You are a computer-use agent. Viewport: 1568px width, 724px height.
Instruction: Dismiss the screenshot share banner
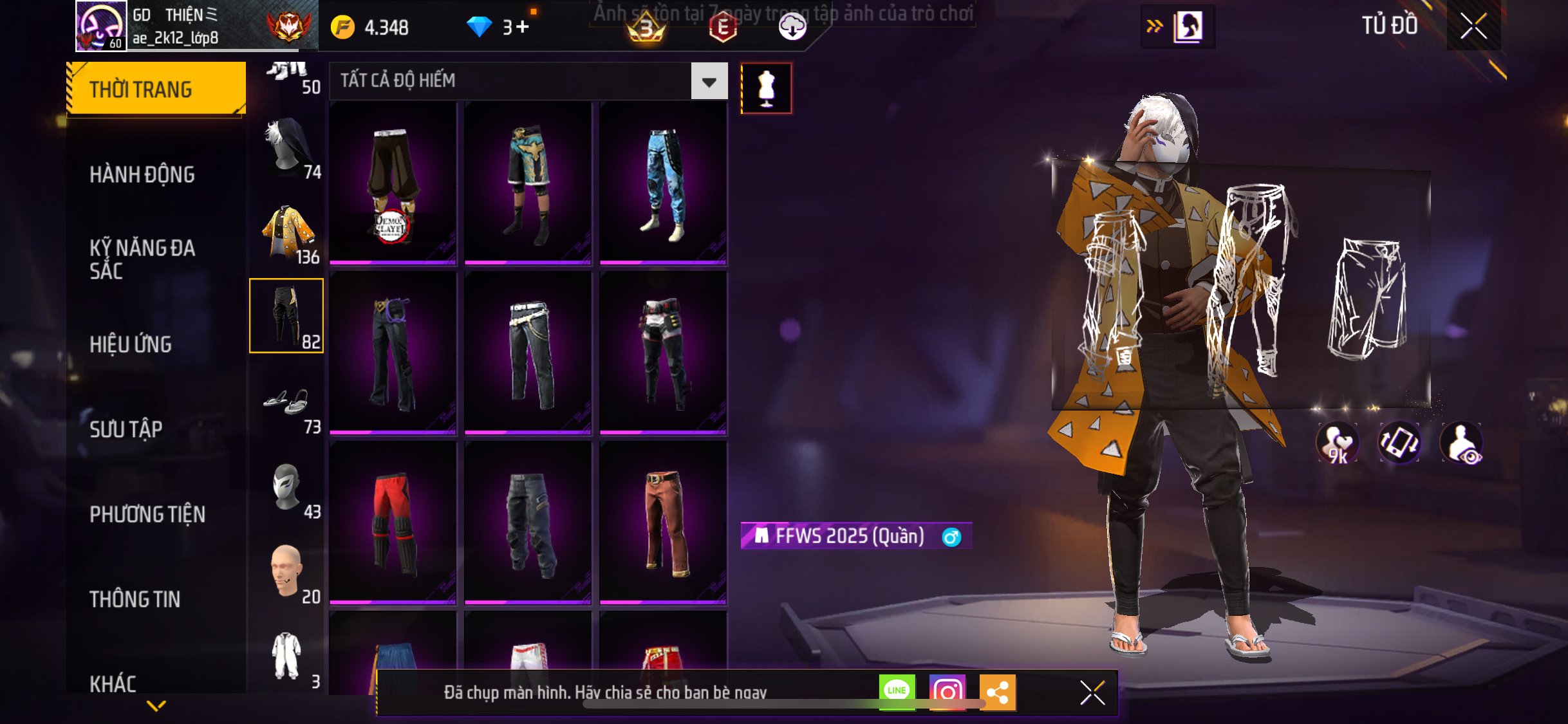coord(1092,693)
